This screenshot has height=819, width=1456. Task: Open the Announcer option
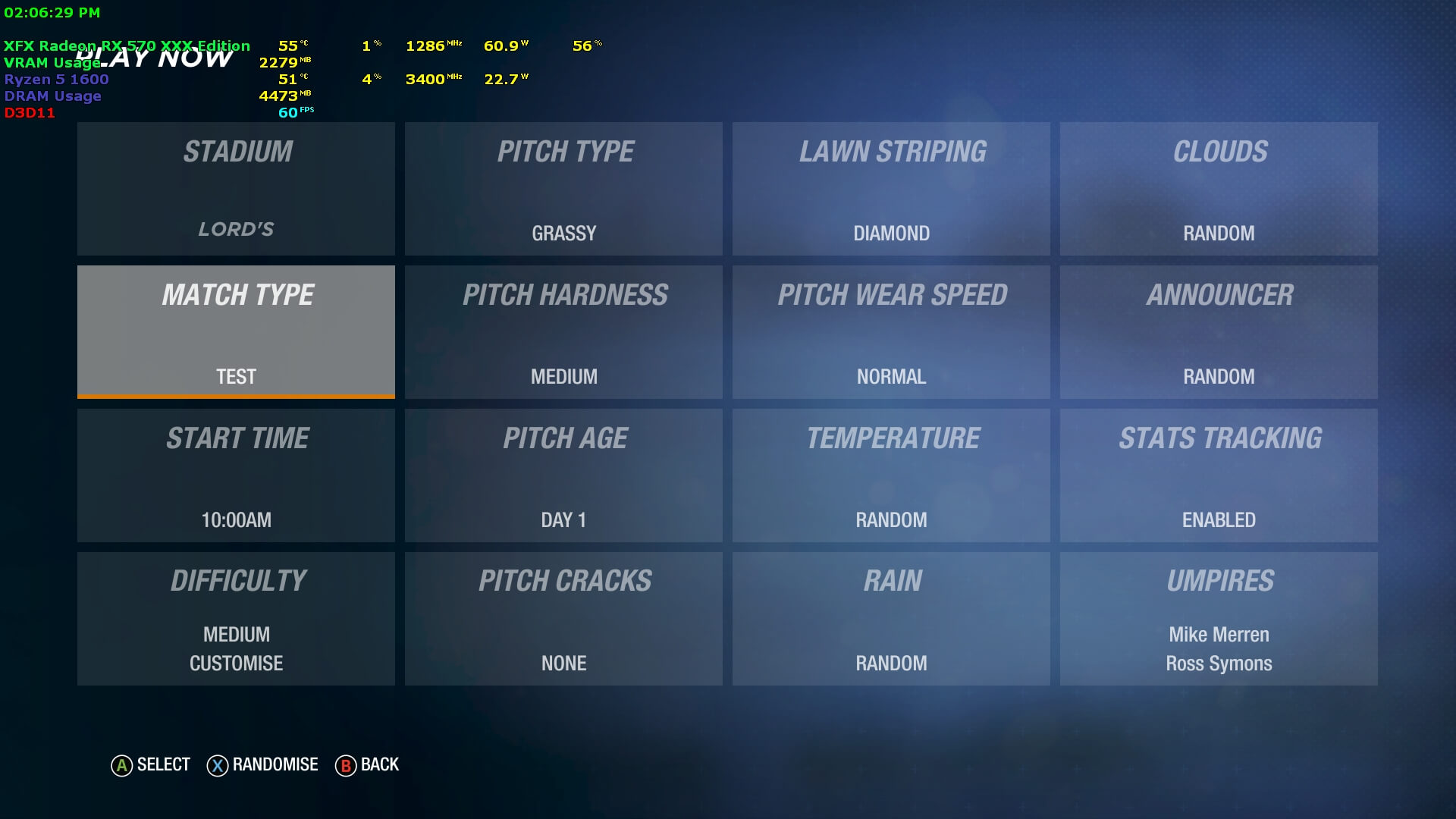(x=1219, y=332)
